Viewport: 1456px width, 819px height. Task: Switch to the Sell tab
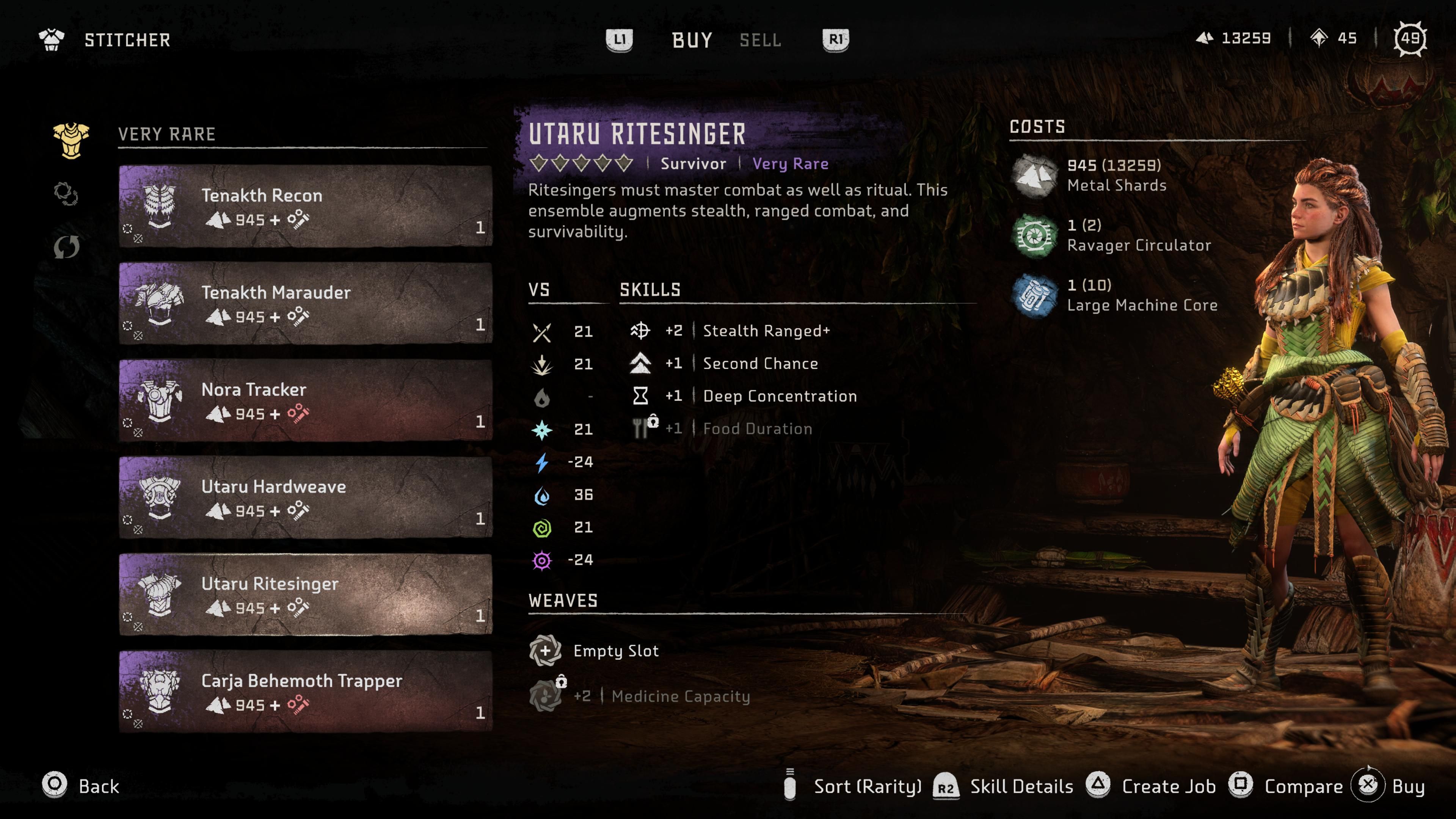[760, 40]
